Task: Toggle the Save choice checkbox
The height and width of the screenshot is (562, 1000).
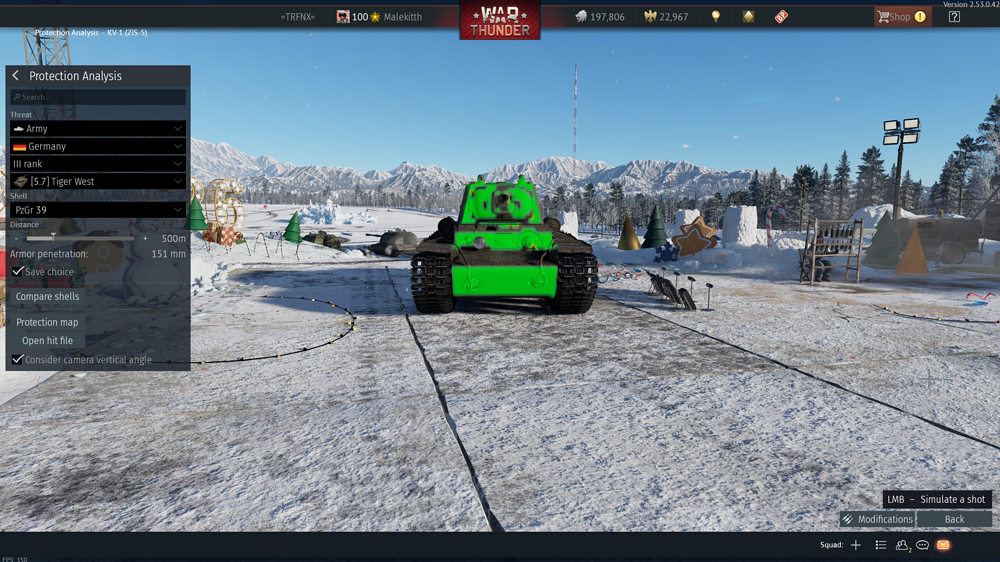Action: click(19, 272)
